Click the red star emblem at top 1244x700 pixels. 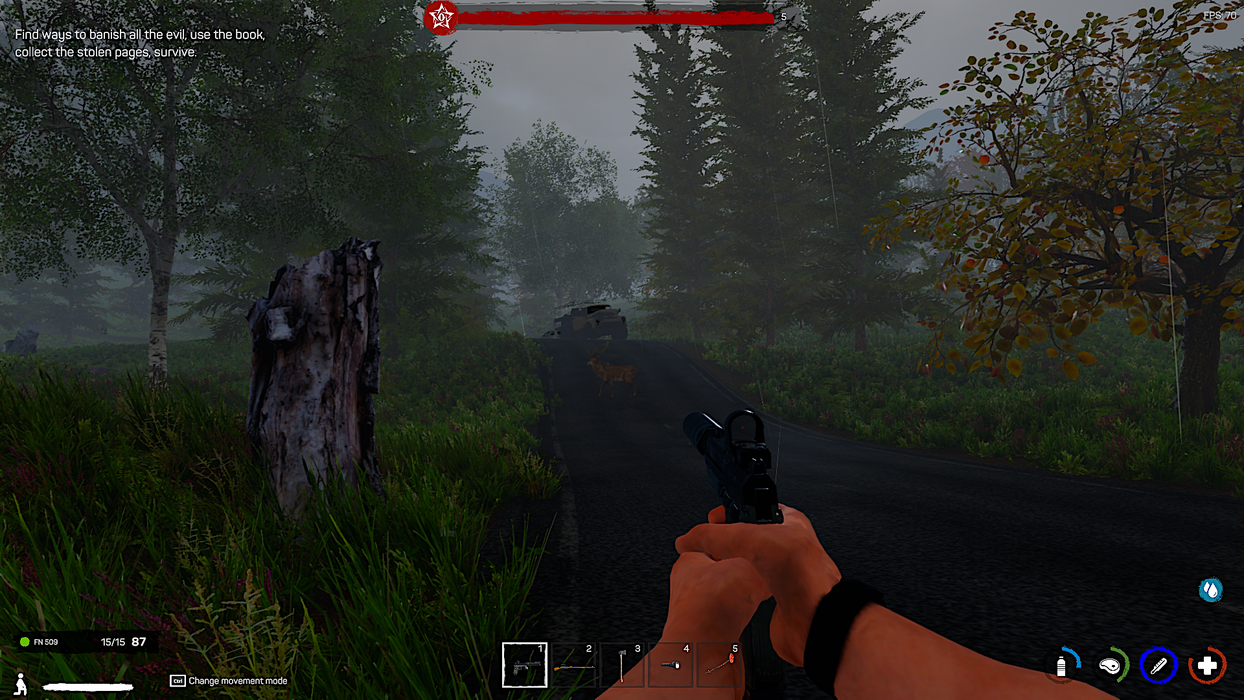(x=439, y=17)
